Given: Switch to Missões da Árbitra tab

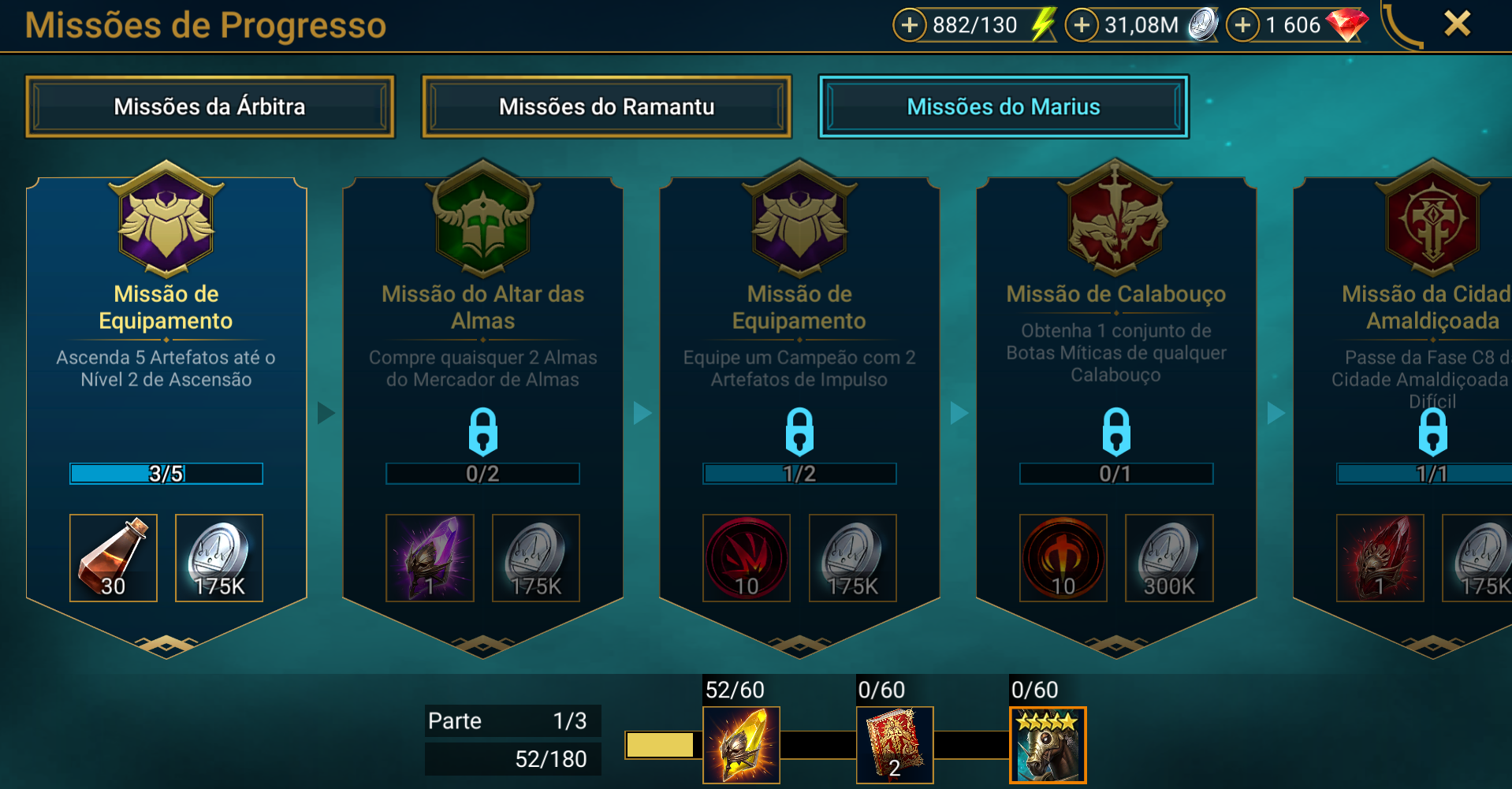Looking at the screenshot, I should (x=210, y=106).
